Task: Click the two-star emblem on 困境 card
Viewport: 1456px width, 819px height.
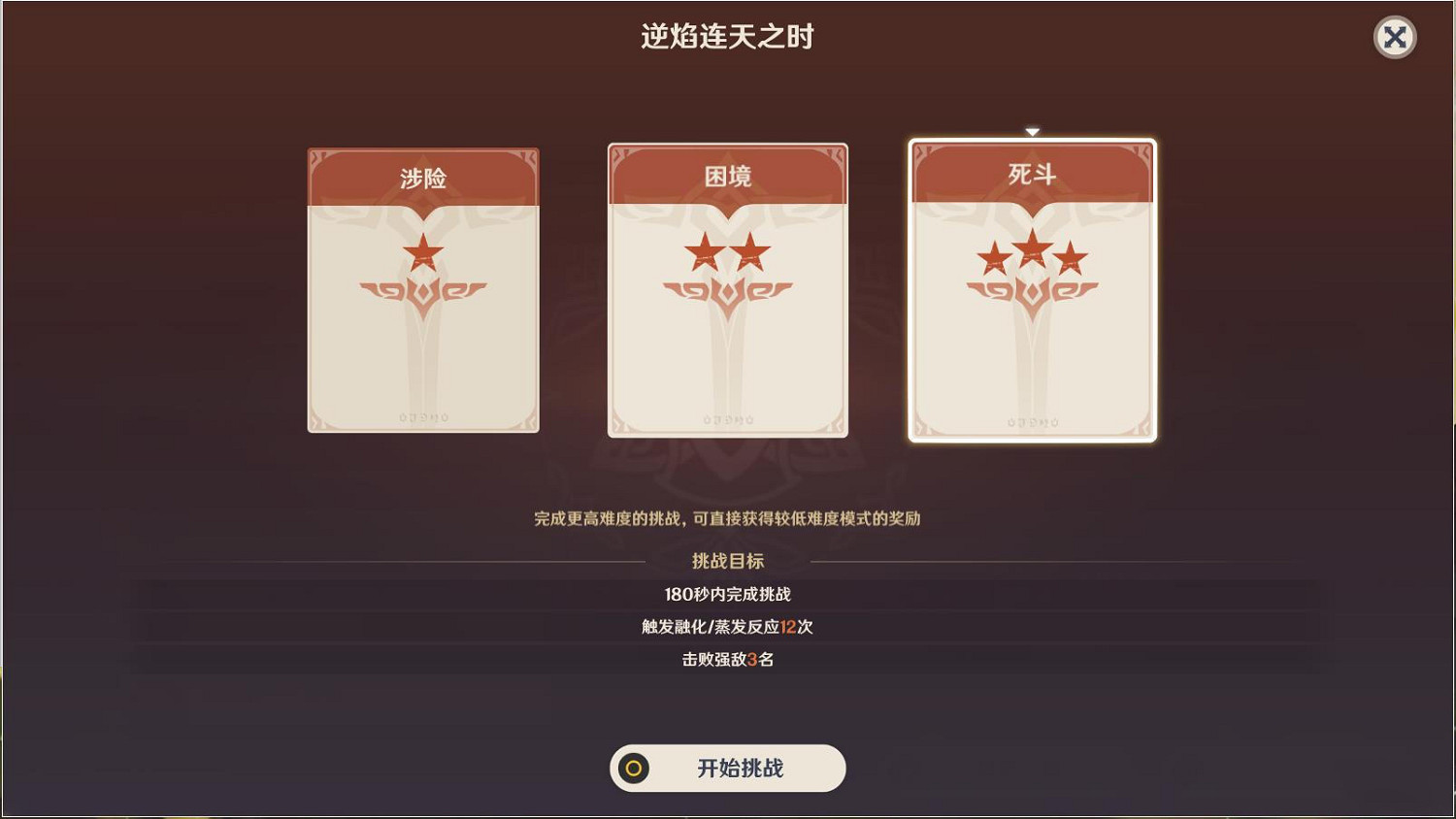Action: click(726, 252)
